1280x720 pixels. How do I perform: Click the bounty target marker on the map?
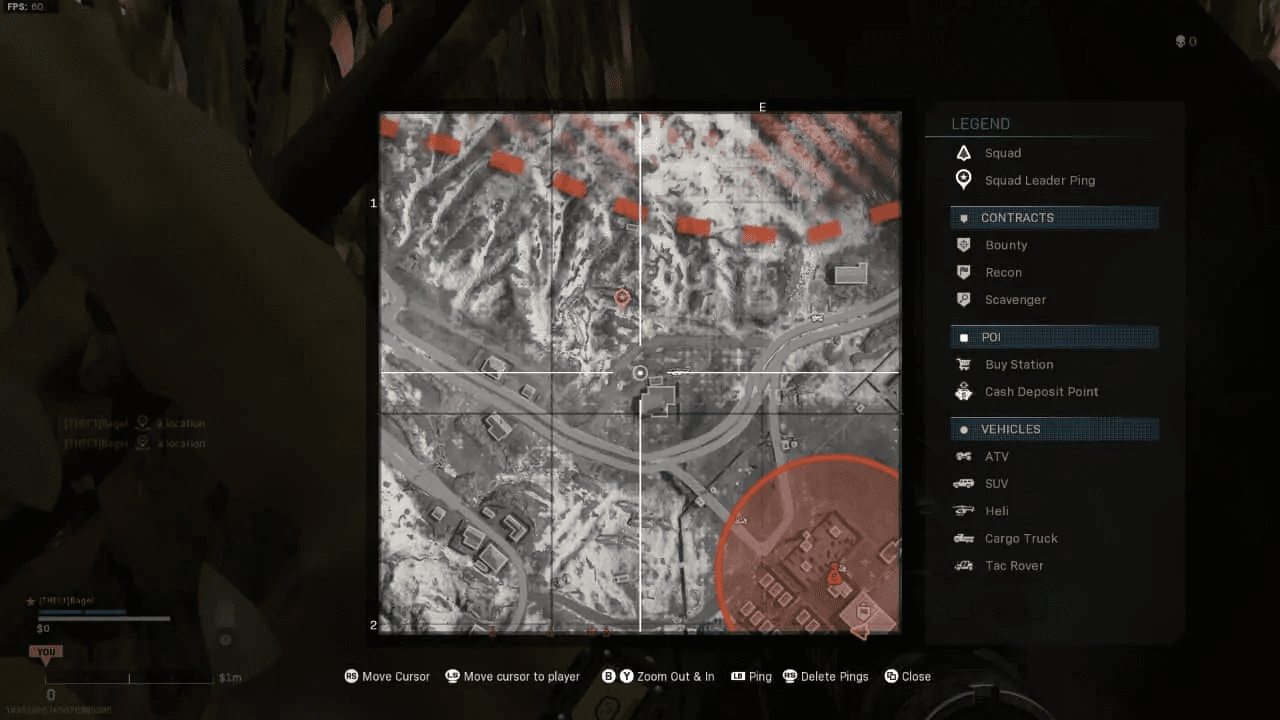(x=622, y=297)
